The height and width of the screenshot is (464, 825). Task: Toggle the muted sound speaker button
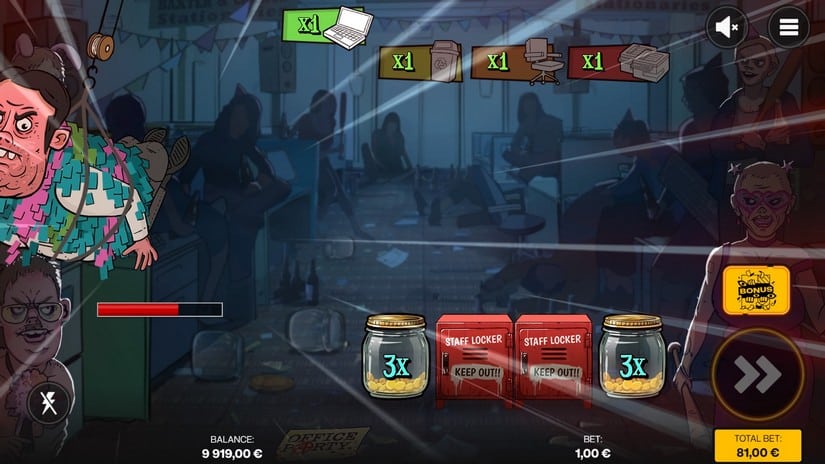pos(727,27)
